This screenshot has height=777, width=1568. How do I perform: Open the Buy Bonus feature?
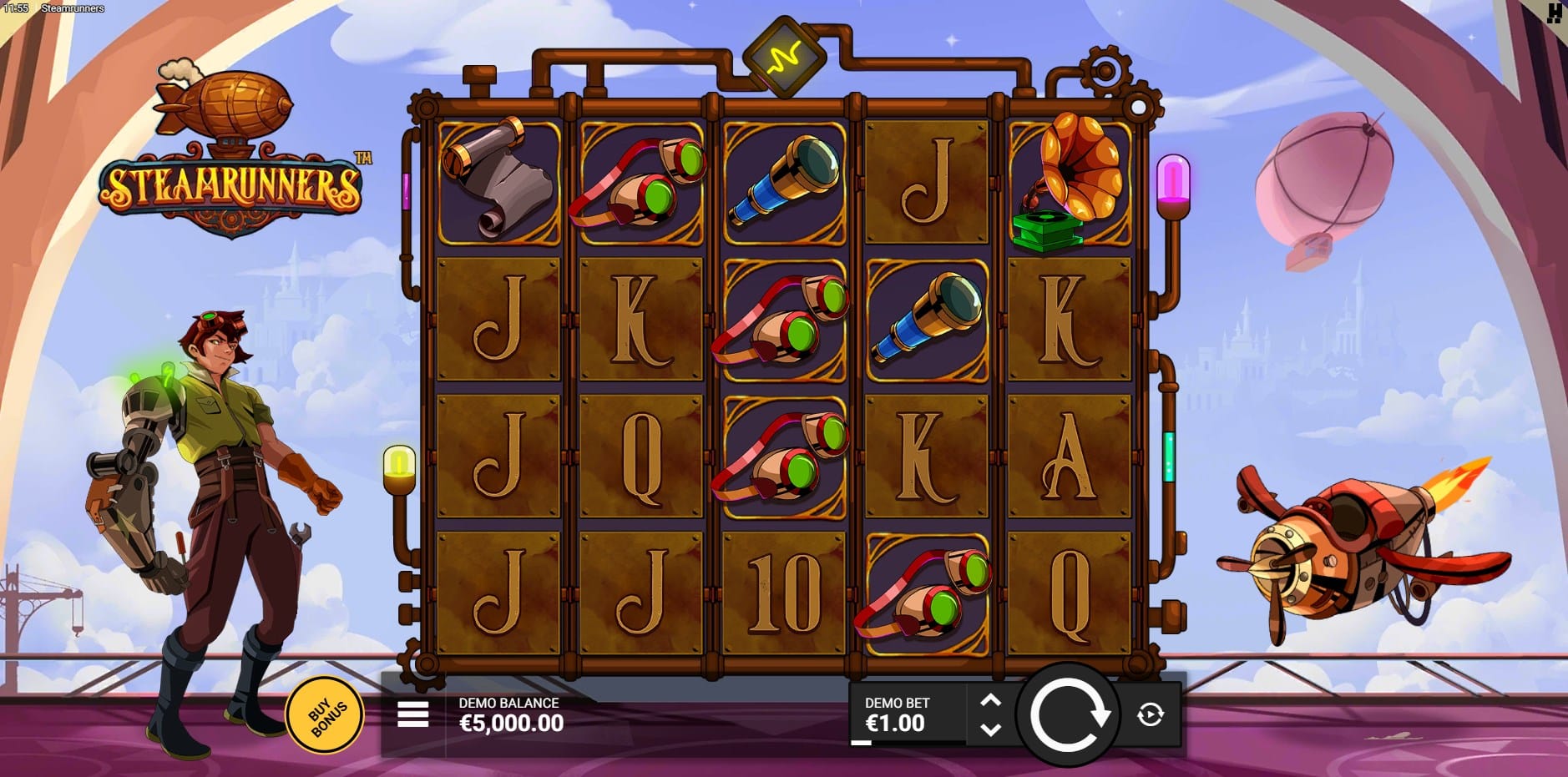325,714
